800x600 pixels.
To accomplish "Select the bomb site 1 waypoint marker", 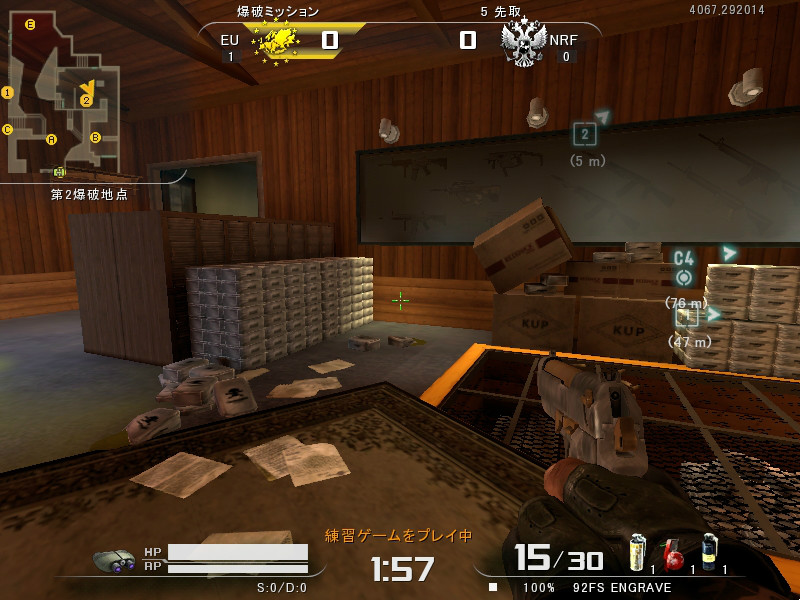I will pos(686,318).
